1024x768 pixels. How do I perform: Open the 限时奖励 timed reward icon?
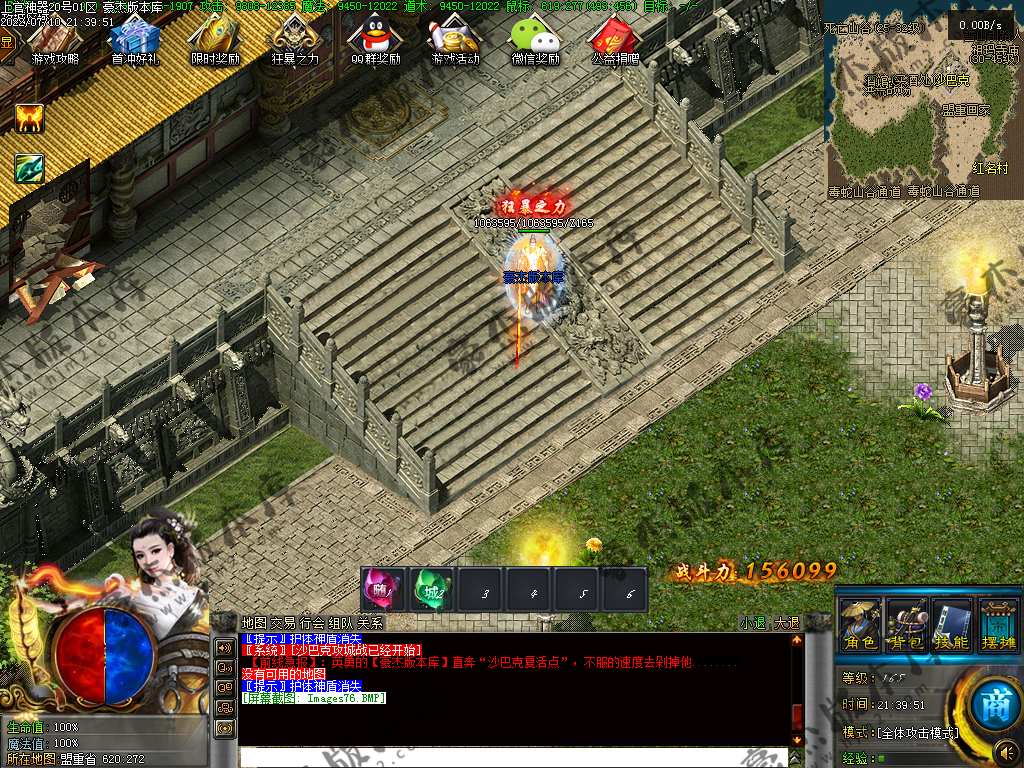coord(215,40)
